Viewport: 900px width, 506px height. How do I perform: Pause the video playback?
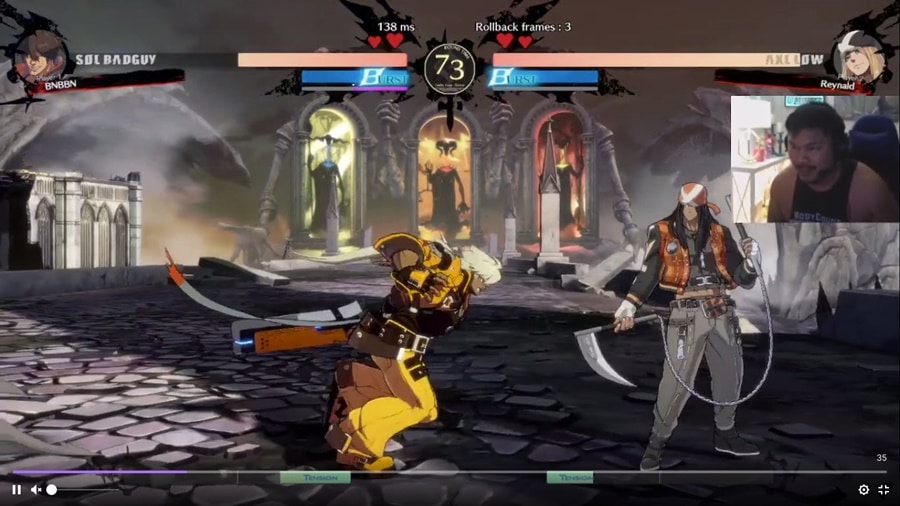click(x=16, y=490)
